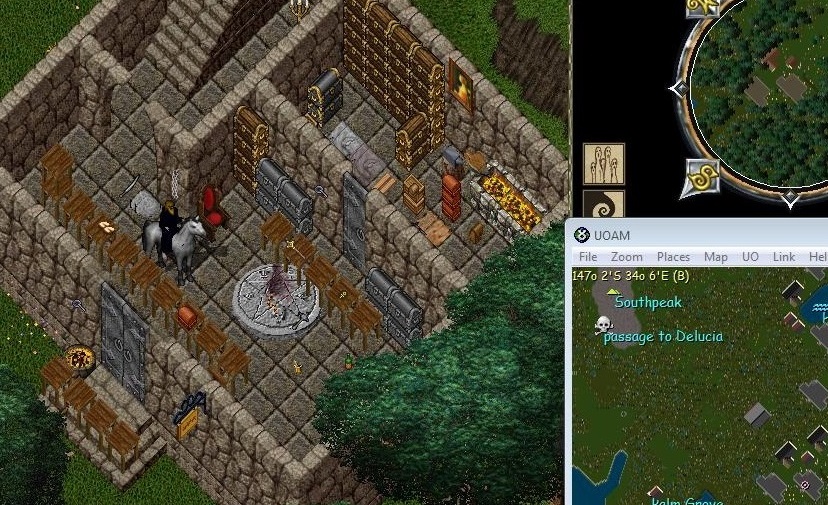The width and height of the screenshot is (828, 505).
Task: Select the skull marker for passage to Delucia
Action: 602,325
